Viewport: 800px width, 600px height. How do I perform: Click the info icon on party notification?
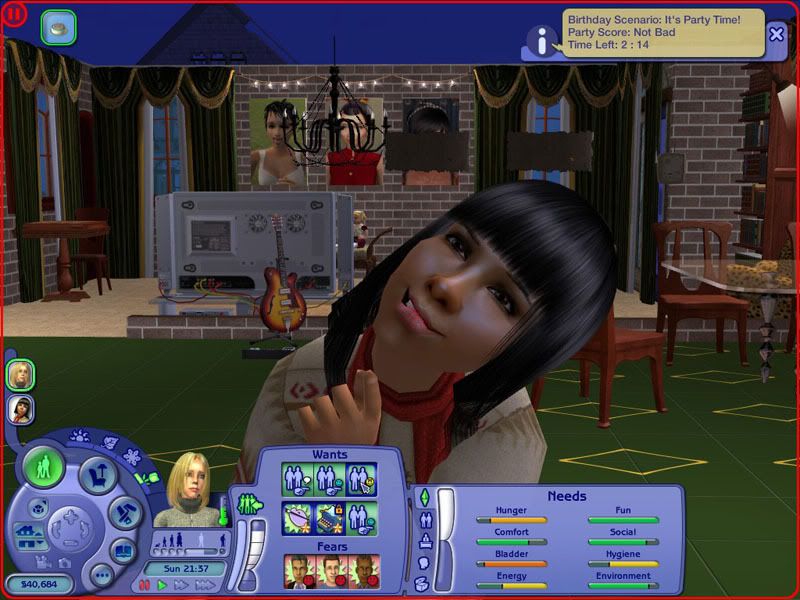point(542,41)
